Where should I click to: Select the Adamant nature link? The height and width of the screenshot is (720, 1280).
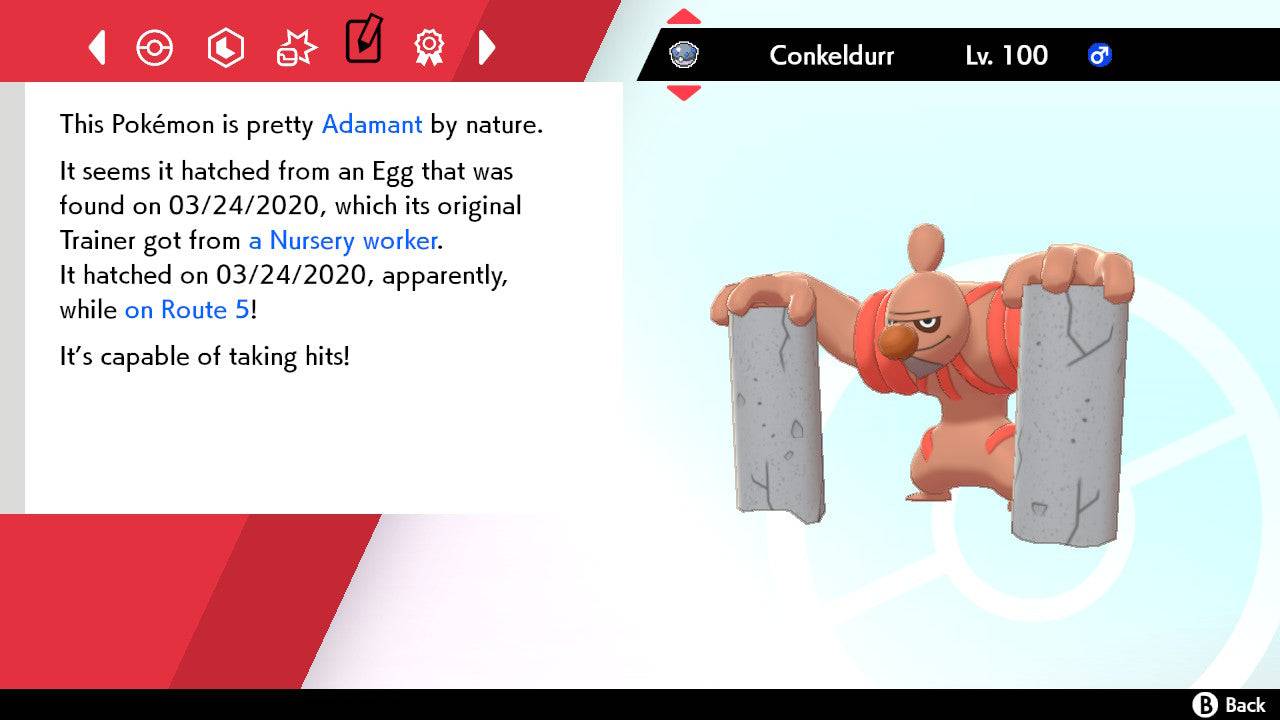point(371,124)
